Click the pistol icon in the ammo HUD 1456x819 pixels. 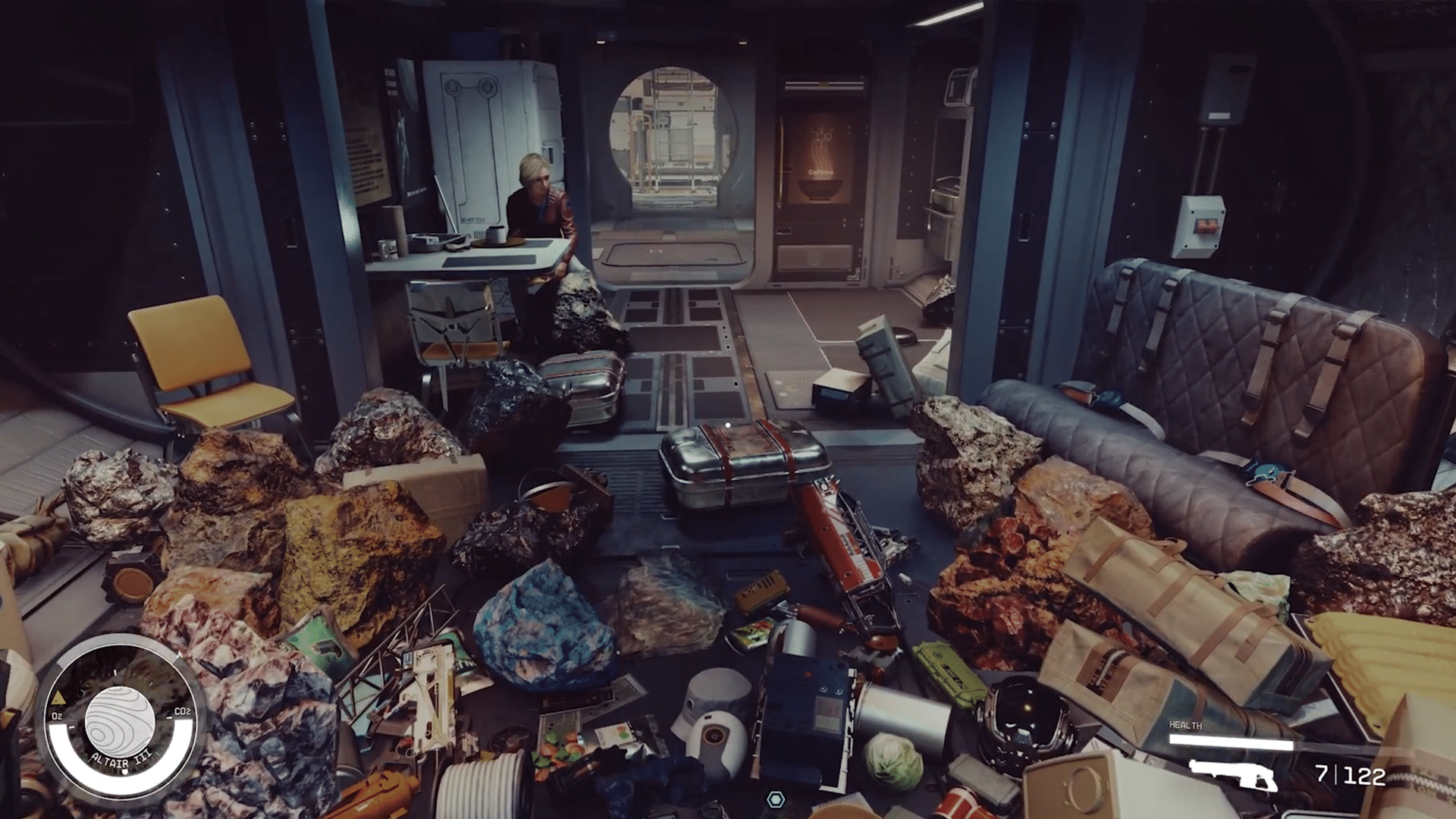(1232, 777)
